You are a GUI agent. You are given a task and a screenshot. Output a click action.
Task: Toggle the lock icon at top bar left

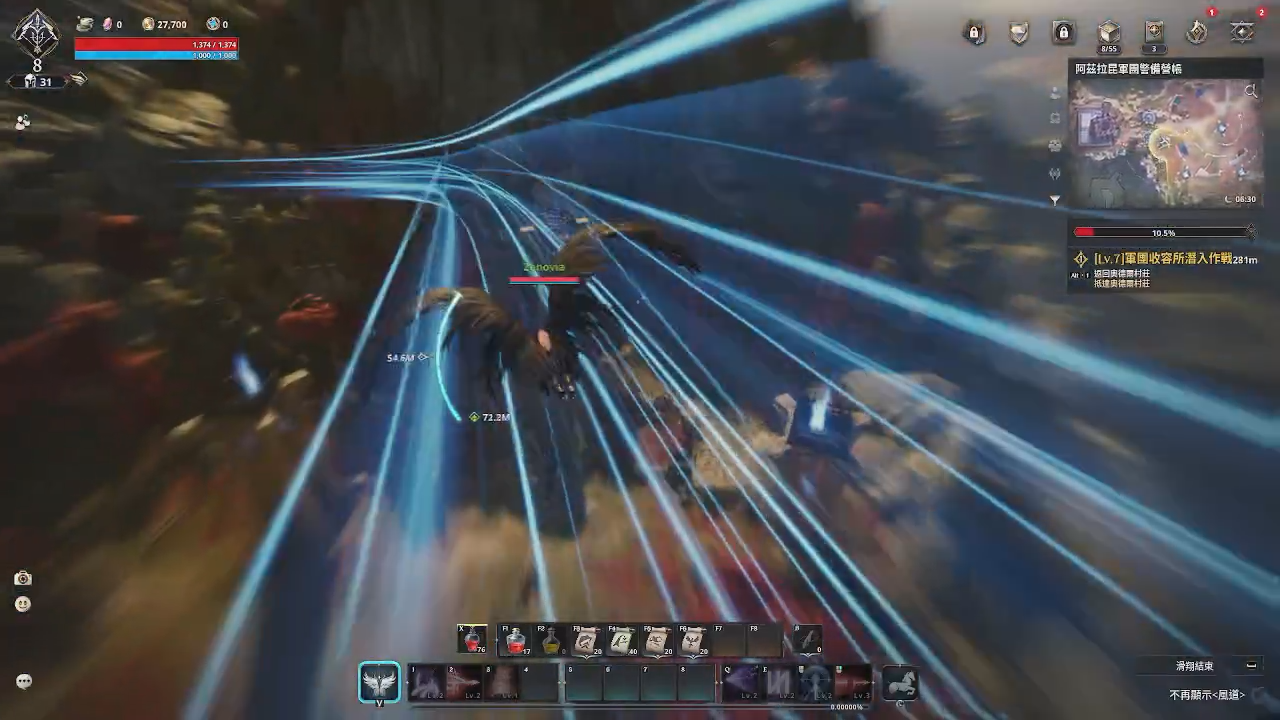[x=974, y=32]
